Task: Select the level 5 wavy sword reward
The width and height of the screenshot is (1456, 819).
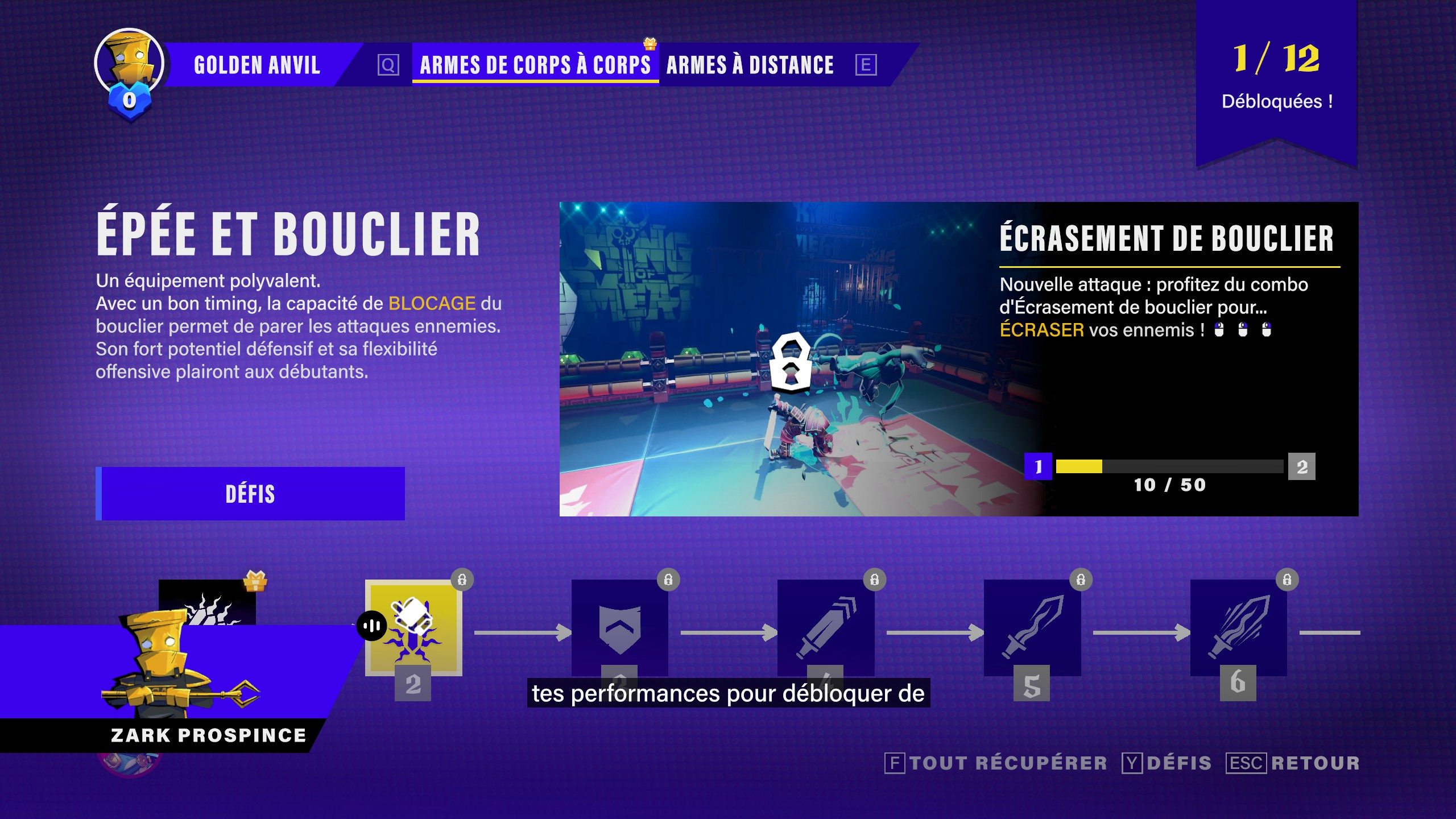Action: 1032,627
